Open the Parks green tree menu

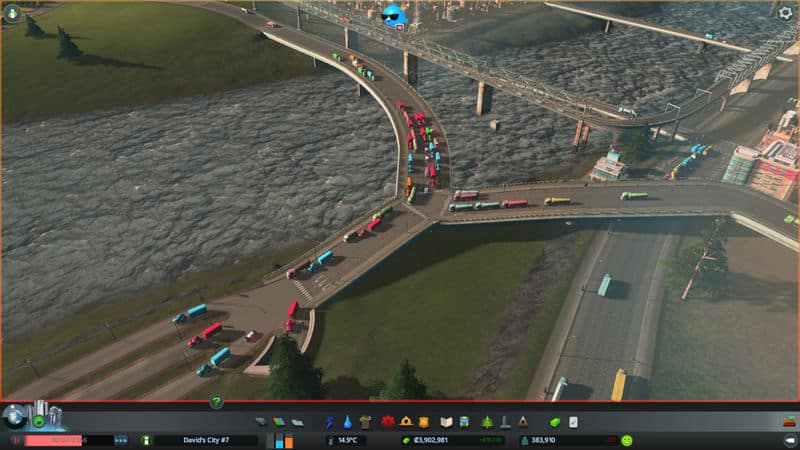click(x=488, y=422)
